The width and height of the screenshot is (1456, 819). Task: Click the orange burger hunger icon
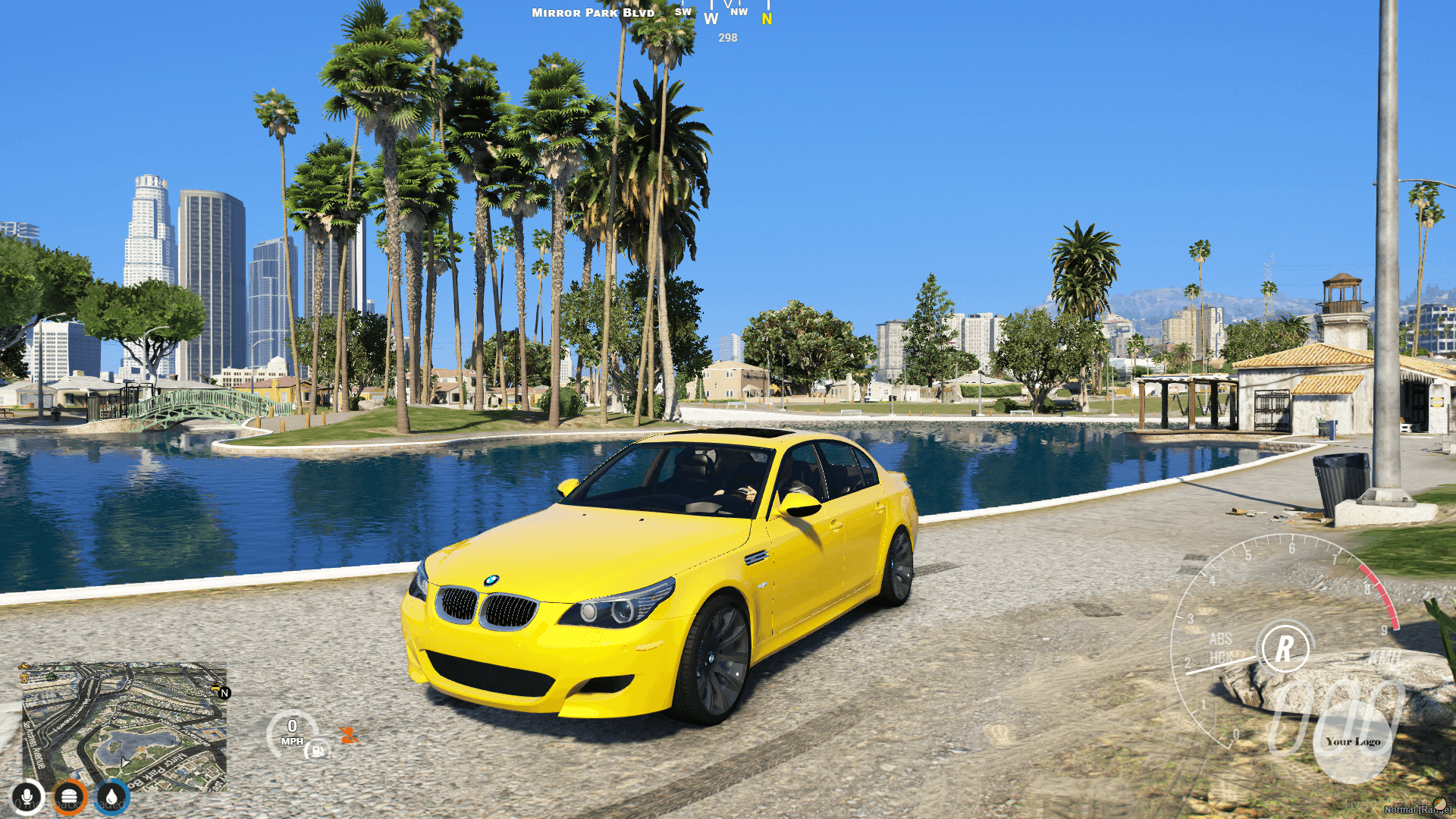coord(70,797)
